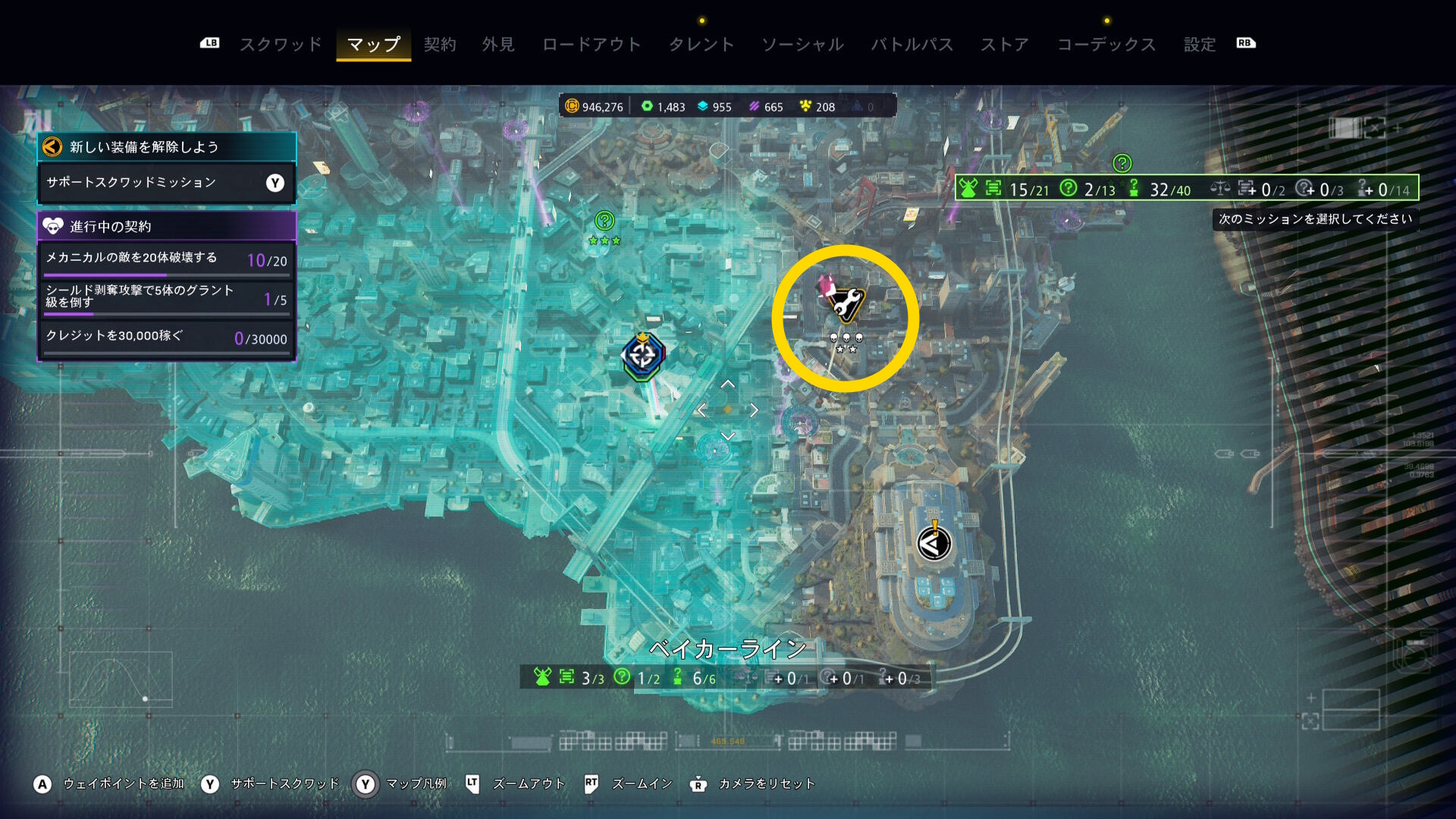1456x819 pixels.
Task: Switch to the タレント tab
Action: [x=701, y=44]
